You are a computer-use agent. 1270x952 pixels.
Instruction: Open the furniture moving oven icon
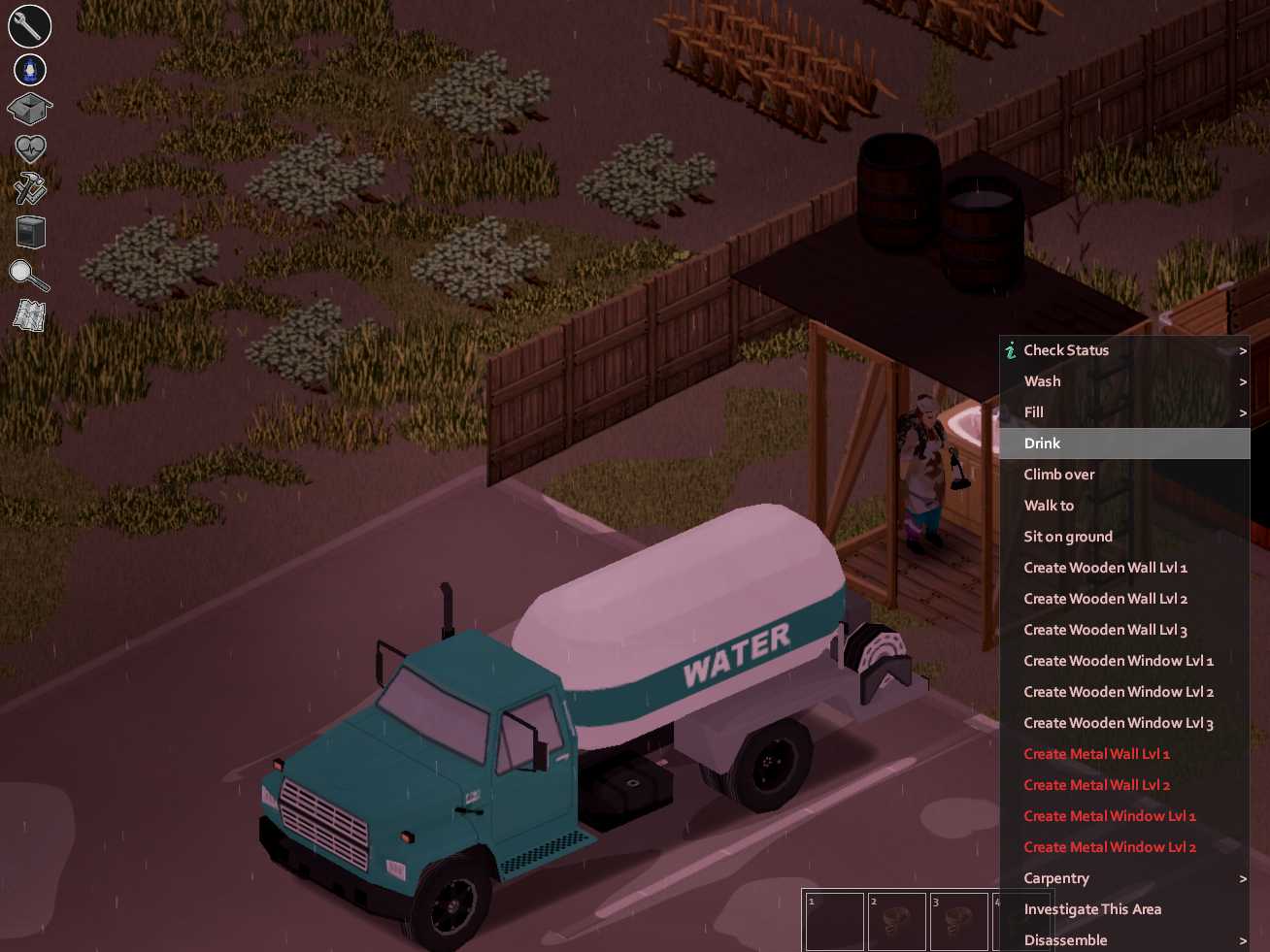[x=29, y=232]
